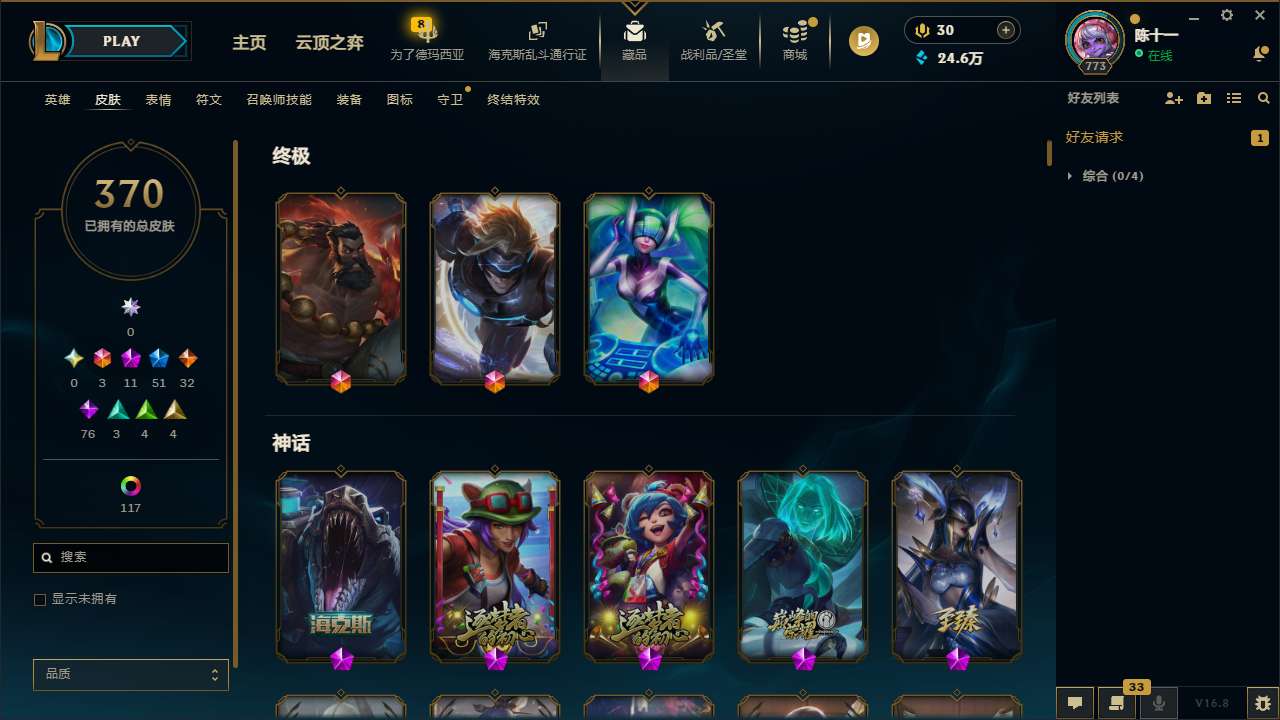Click the PLAY button

click(121, 41)
